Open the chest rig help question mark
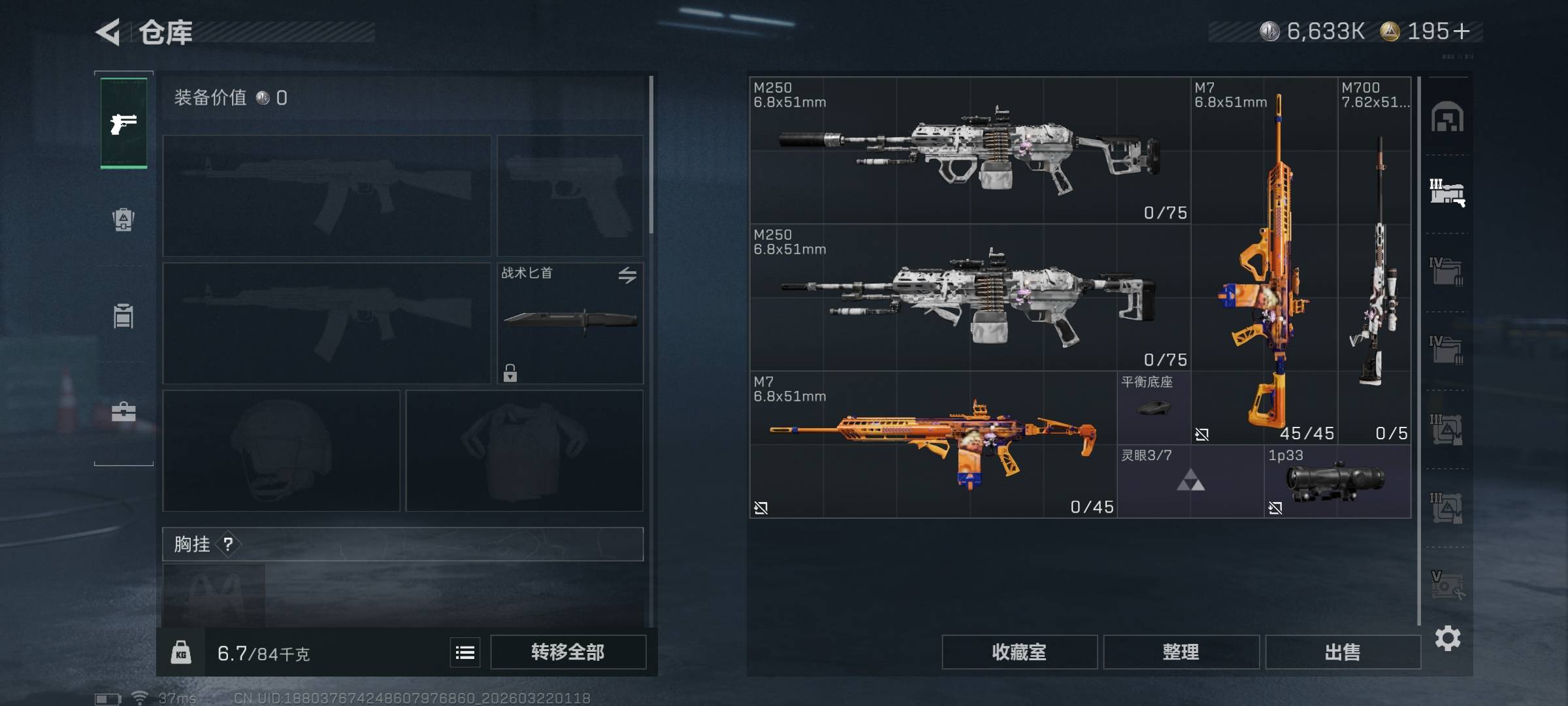This screenshot has height=706, width=1568. (x=228, y=544)
